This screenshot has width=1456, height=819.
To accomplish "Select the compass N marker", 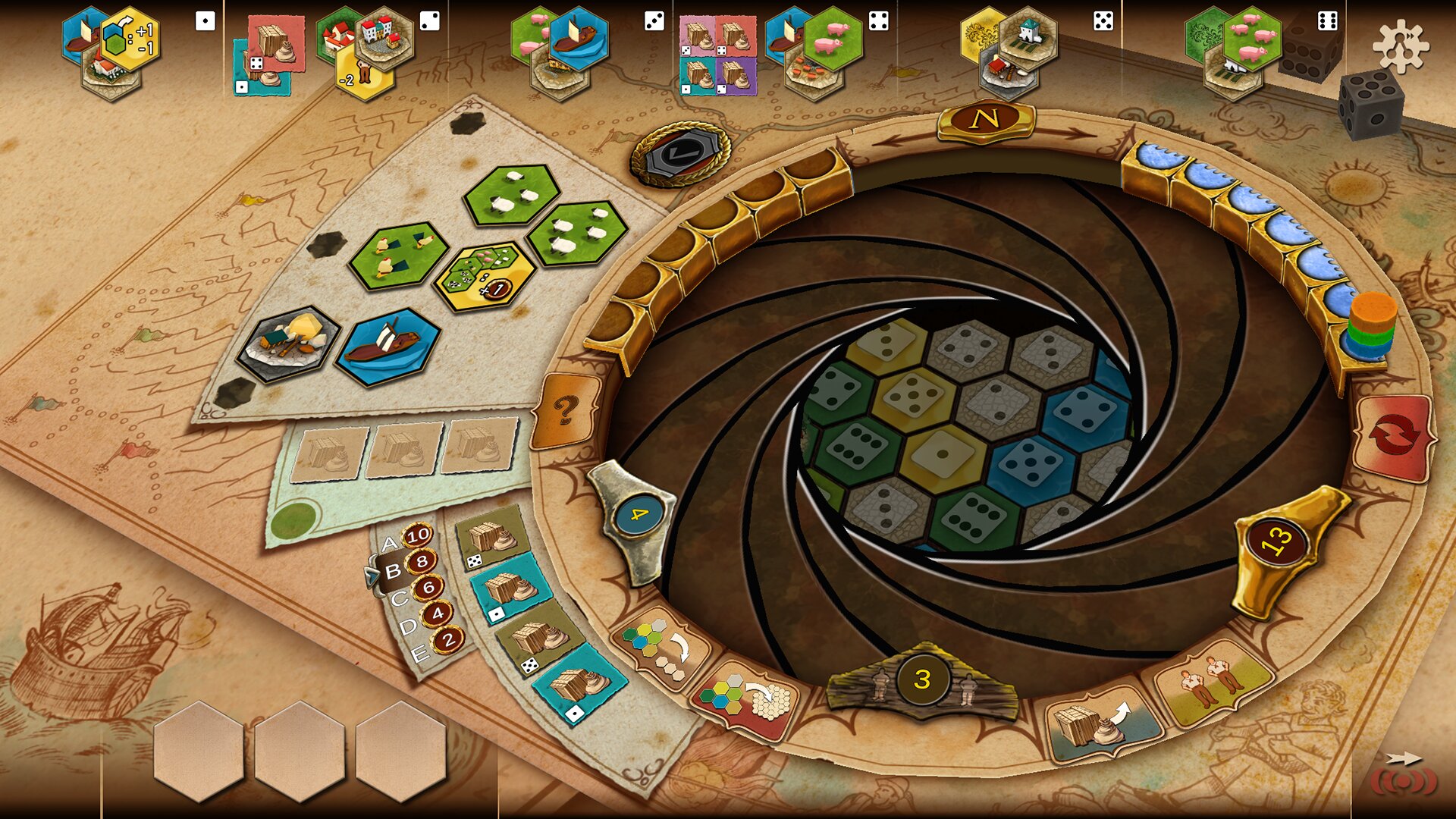I will click(x=985, y=119).
